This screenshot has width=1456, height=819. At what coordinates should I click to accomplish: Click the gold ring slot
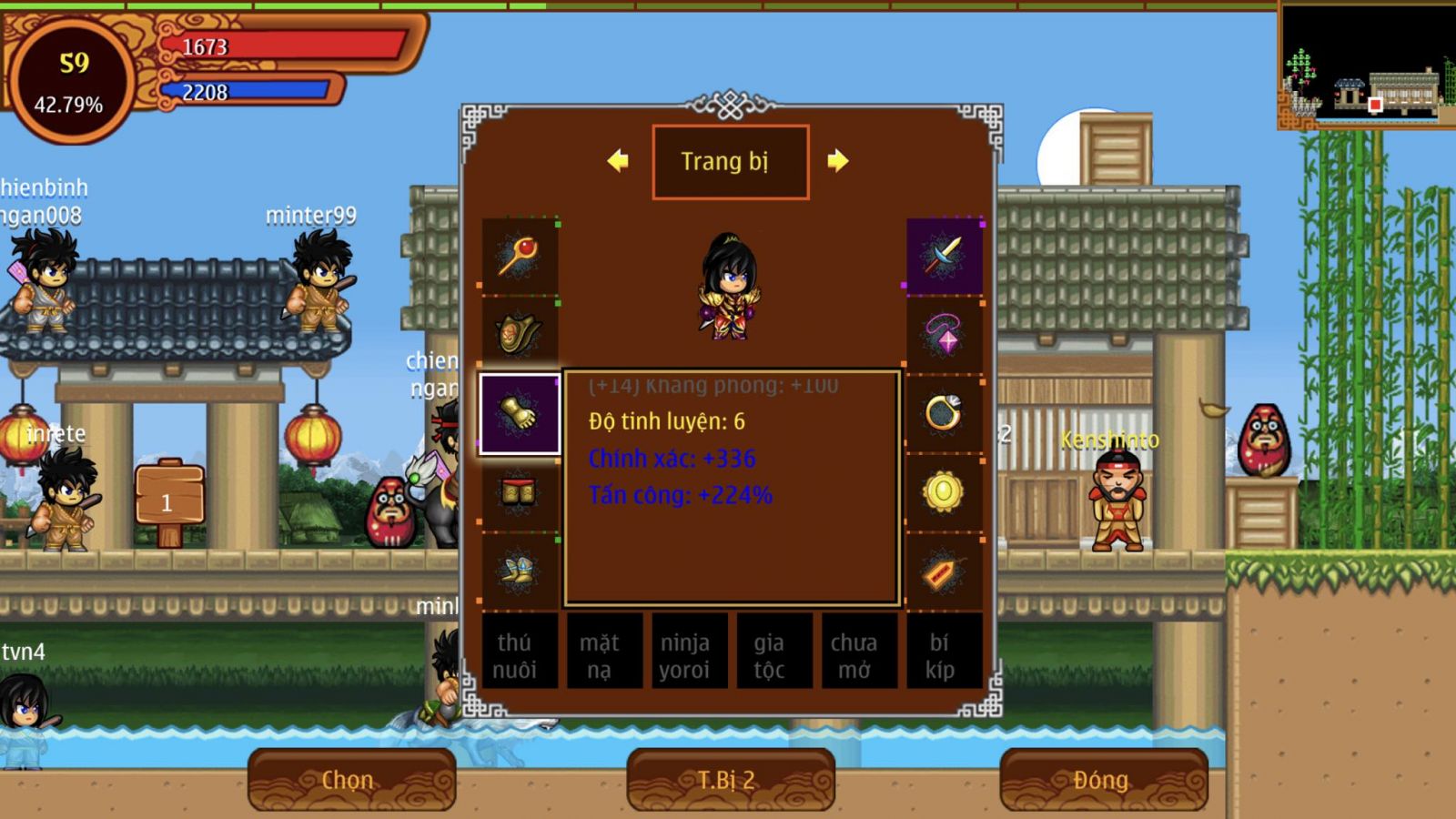click(945, 414)
